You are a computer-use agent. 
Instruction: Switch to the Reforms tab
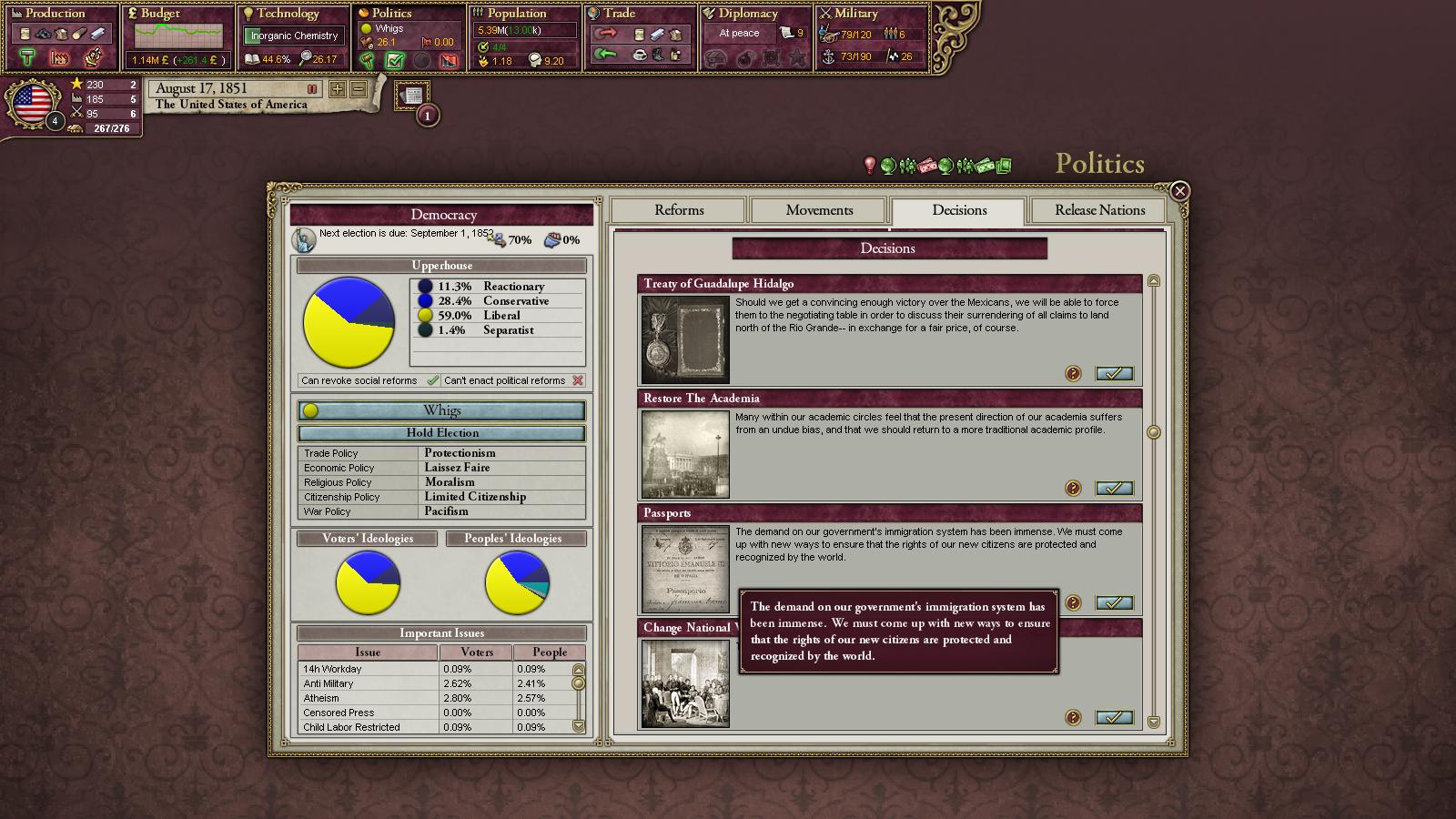point(679,210)
